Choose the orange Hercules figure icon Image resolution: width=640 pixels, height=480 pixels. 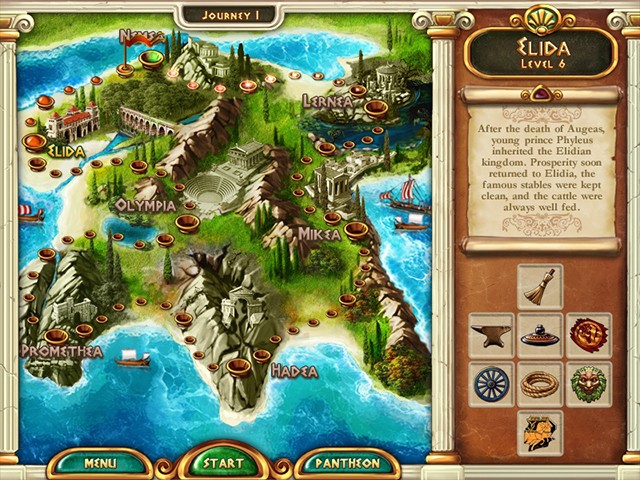tap(540, 432)
